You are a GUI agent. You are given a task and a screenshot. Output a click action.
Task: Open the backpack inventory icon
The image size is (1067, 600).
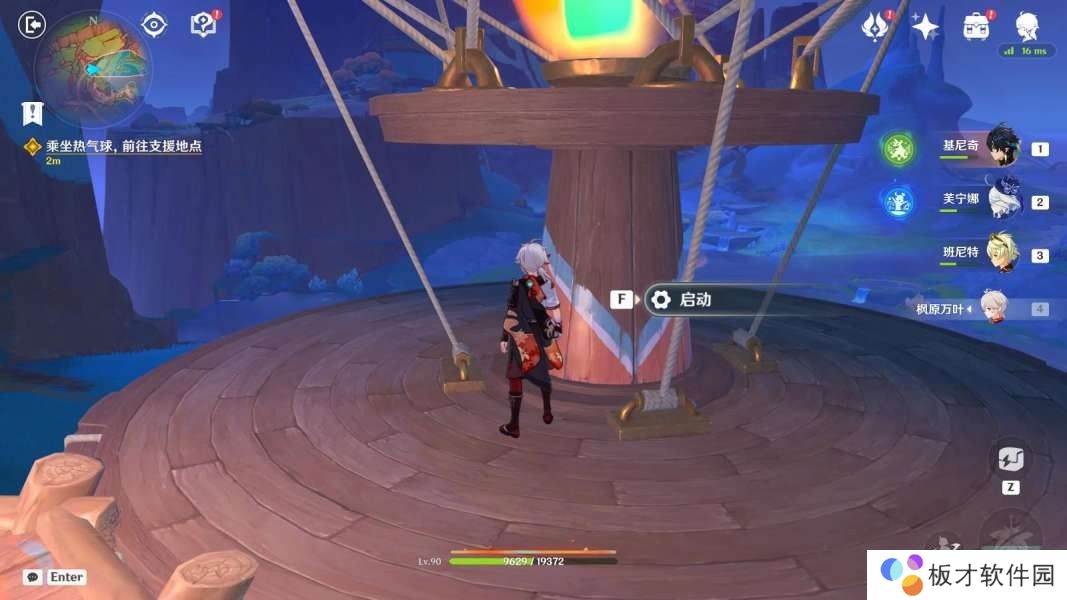[x=976, y=27]
